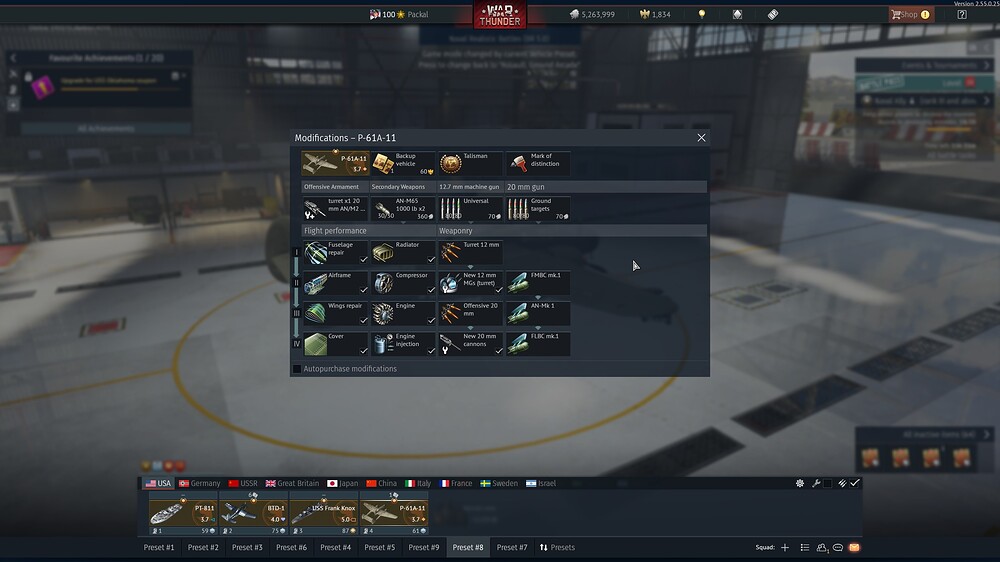Select the Mark of distinction item
Image resolution: width=1000 pixels, height=562 pixels.
538,163
